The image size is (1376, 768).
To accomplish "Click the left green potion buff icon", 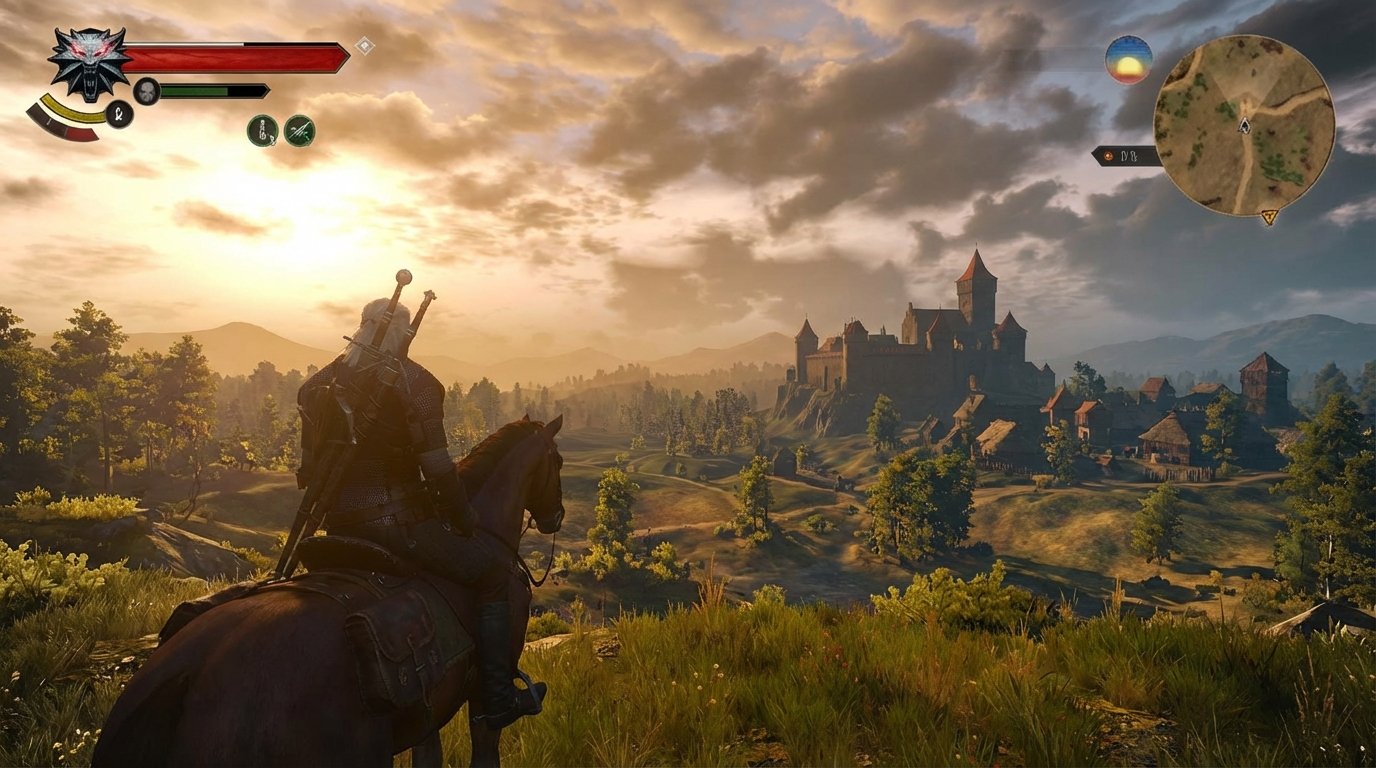I will pyautogui.click(x=263, y=131).
